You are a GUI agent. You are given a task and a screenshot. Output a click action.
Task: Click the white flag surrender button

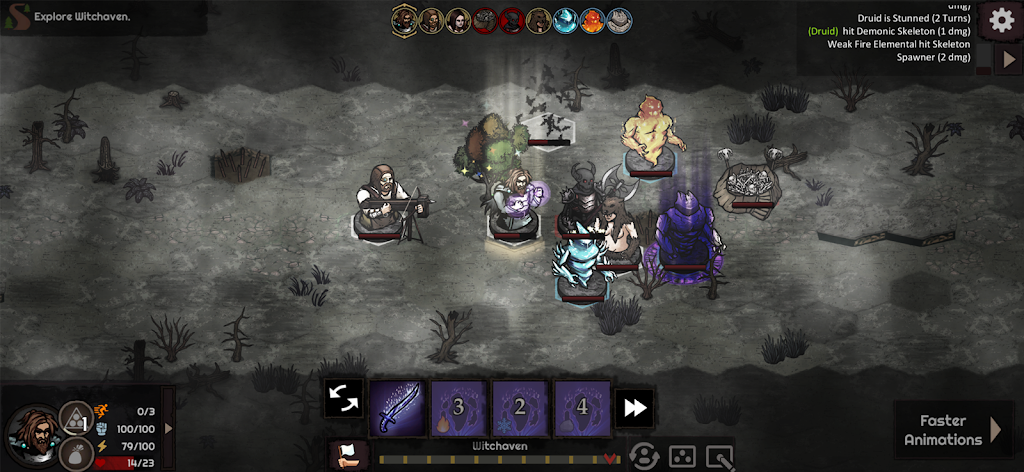point(346,453)
